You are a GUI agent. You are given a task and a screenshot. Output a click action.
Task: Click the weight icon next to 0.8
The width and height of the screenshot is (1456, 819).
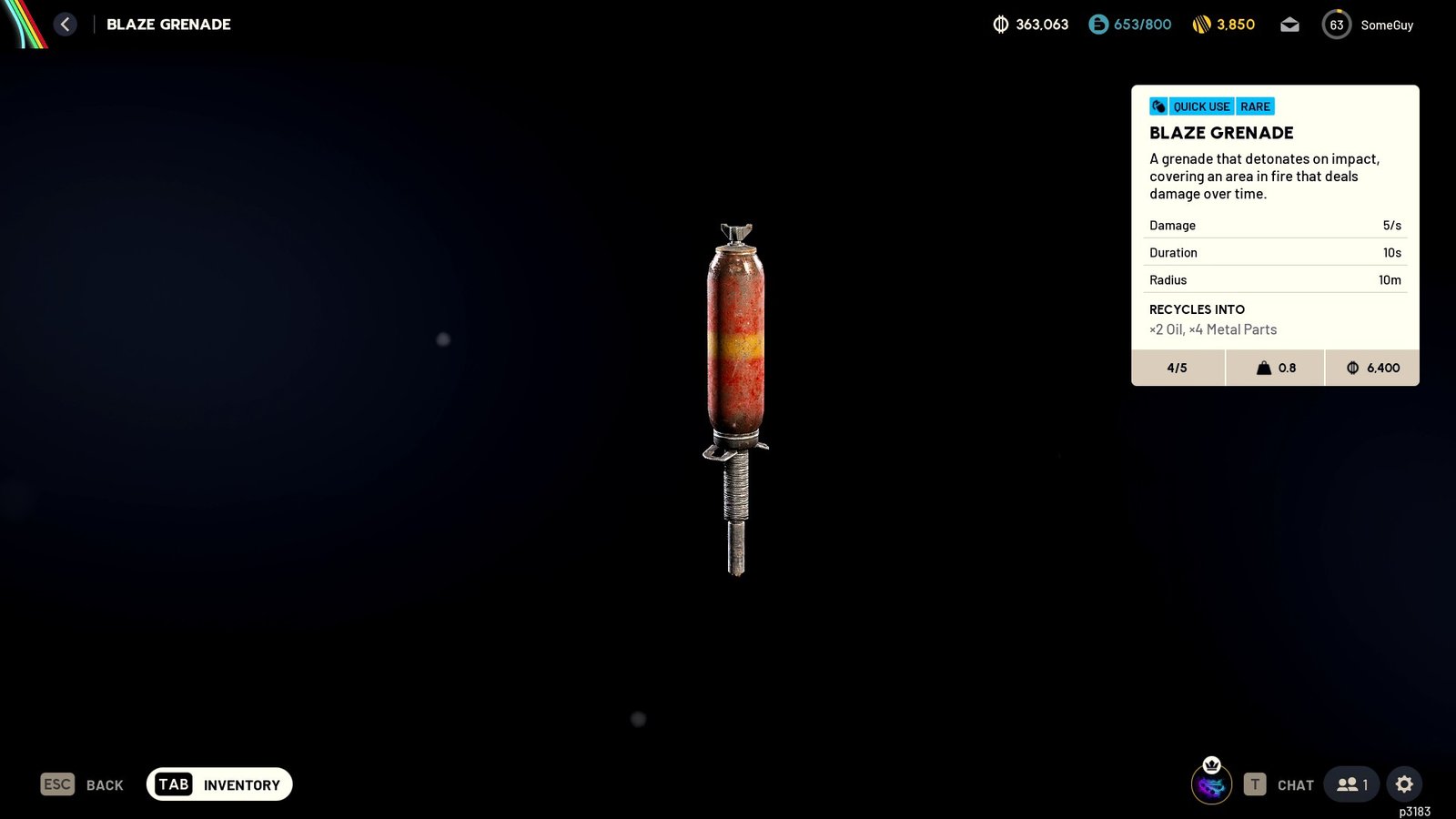tap(1263, 368)
